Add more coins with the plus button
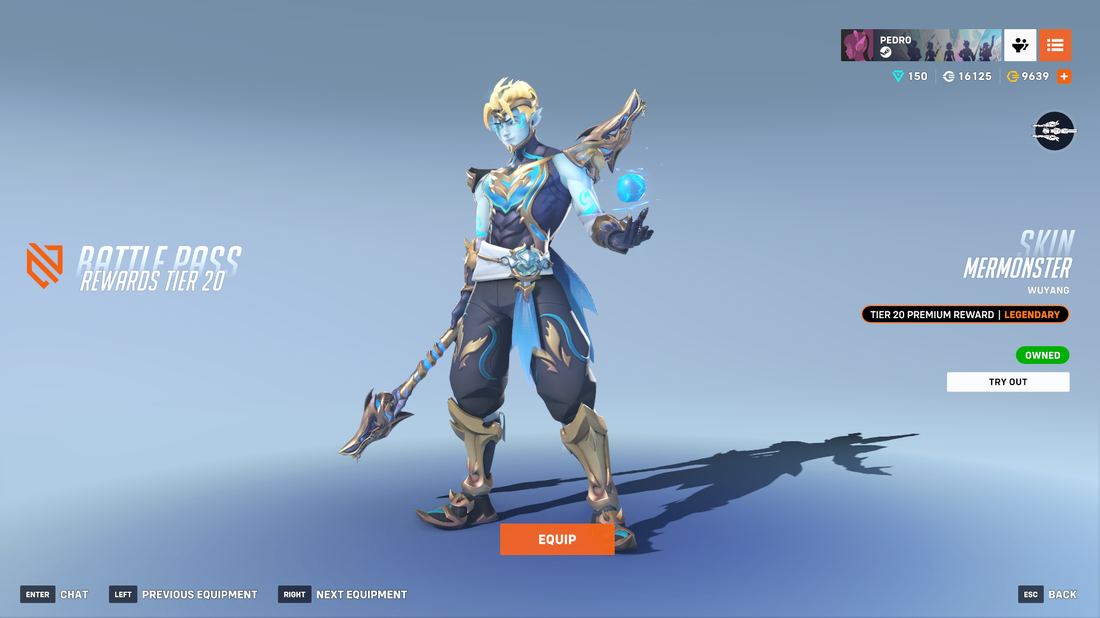The image size is (1100, 618). click(x=1064, y=76)
